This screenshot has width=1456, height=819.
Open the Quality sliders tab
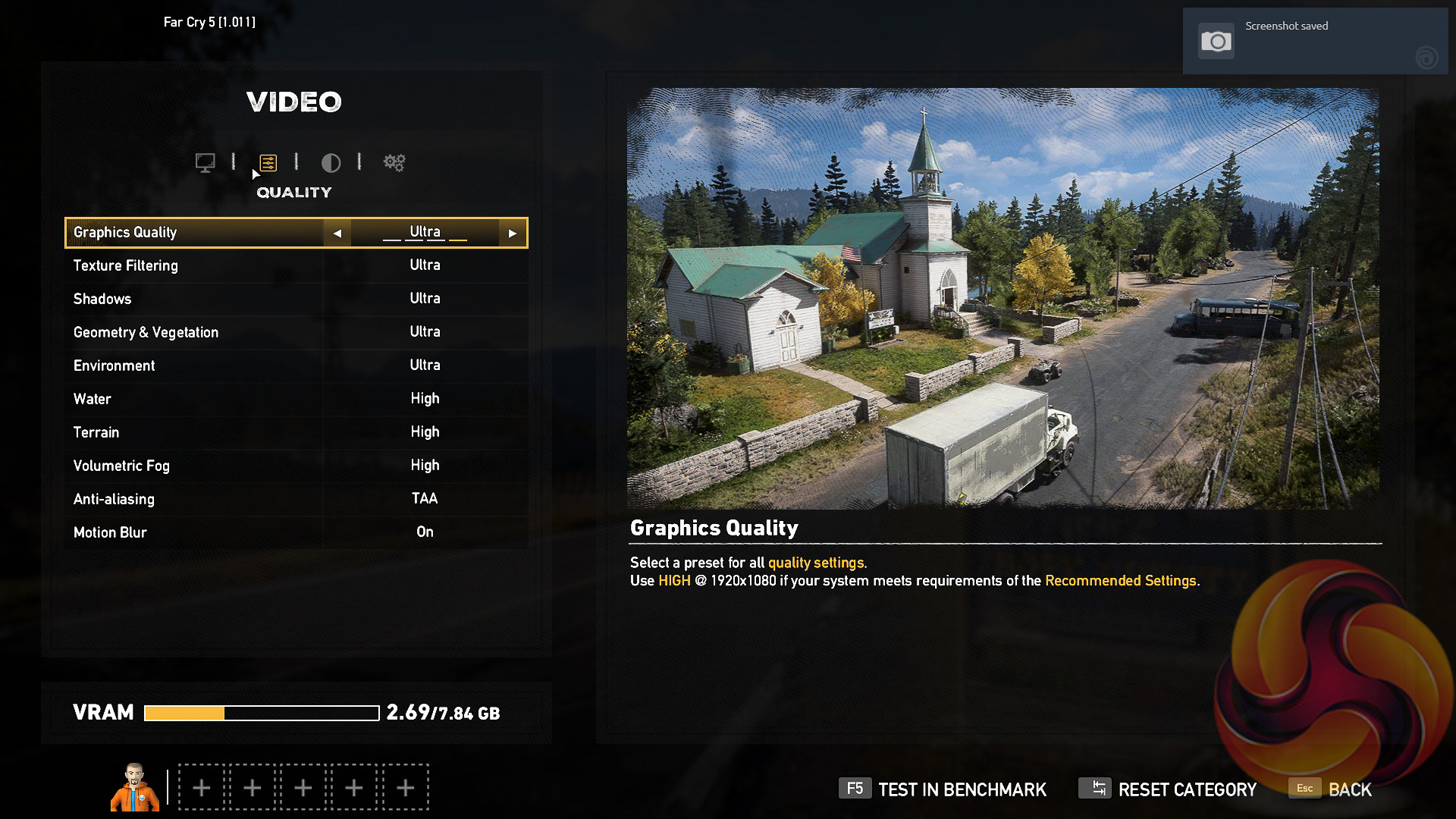[x=268, y=162]
